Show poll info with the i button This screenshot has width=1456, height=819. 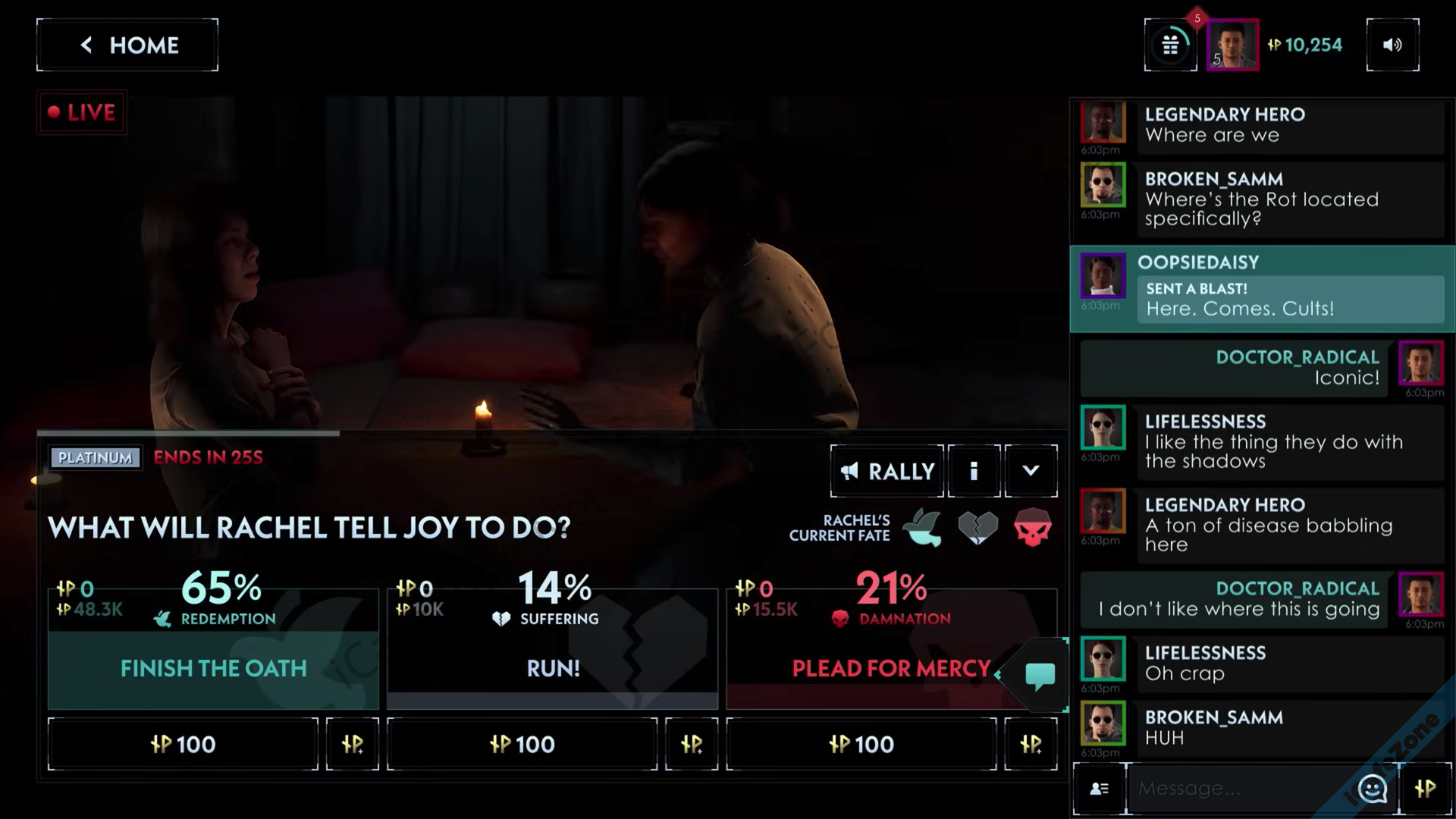(x=974, y=471)
